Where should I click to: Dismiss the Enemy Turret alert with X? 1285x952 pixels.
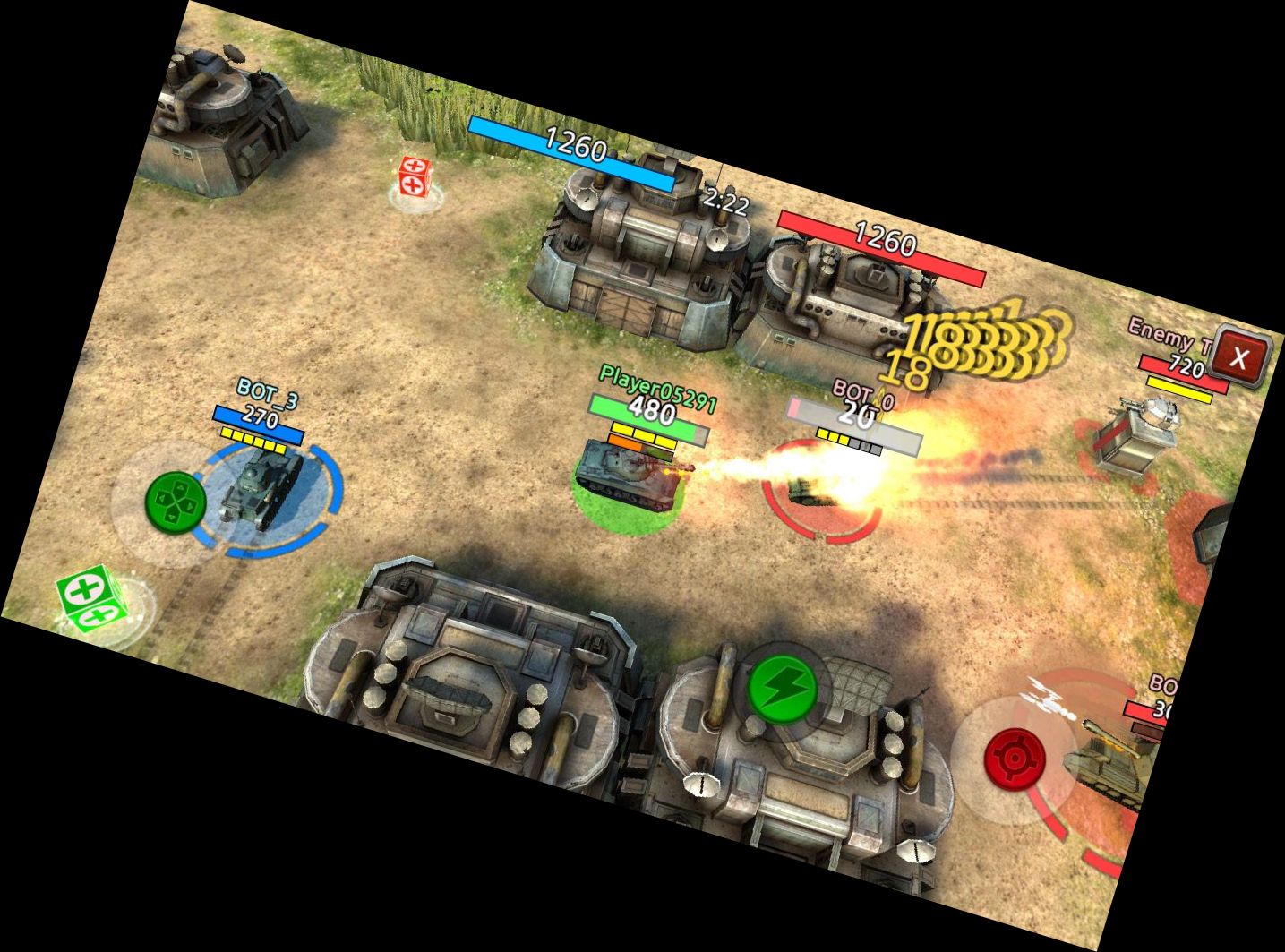point(1240,356)
